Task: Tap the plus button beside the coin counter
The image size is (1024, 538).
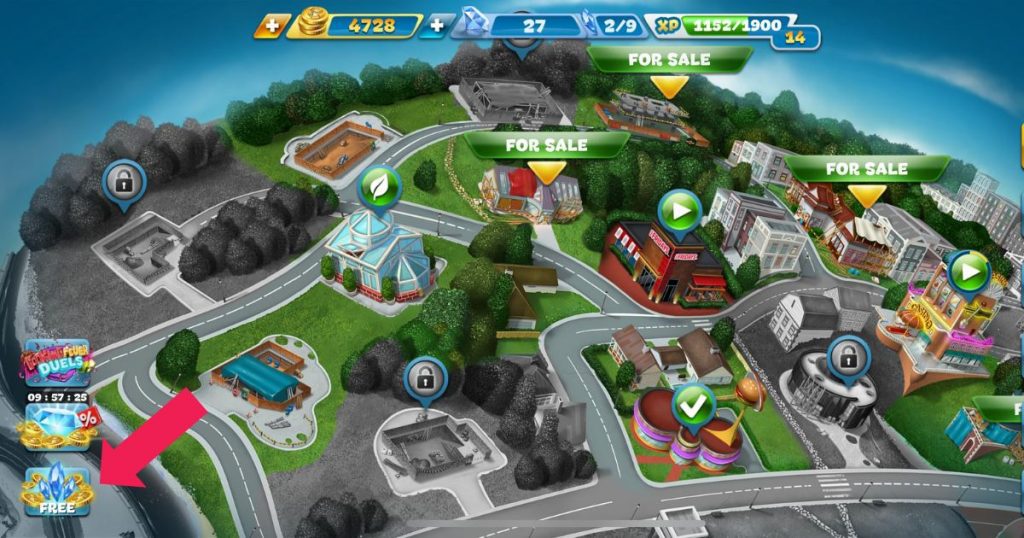Action: [x=270, y=25]
